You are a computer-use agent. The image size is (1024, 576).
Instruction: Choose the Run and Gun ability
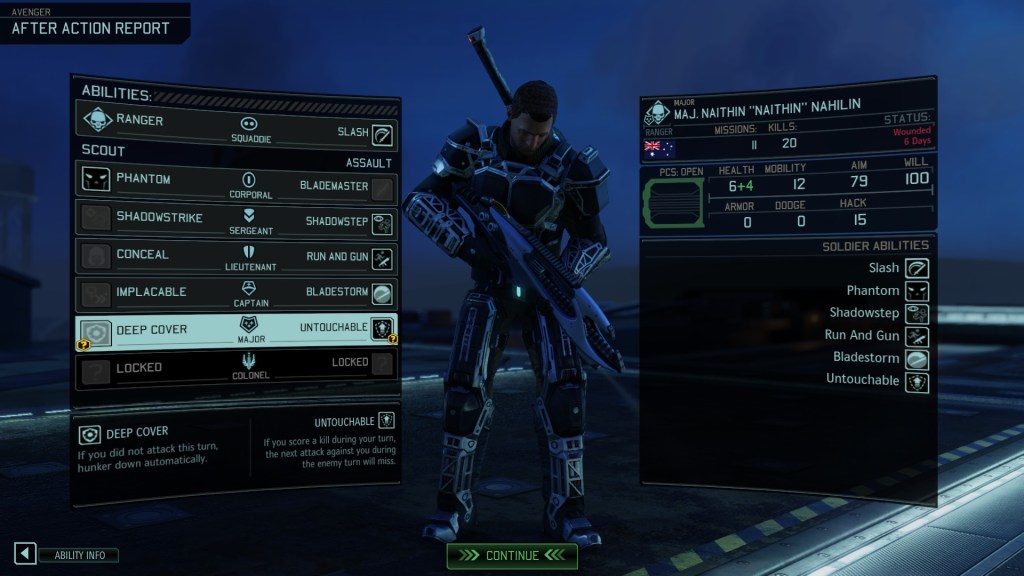click(338, 257)
